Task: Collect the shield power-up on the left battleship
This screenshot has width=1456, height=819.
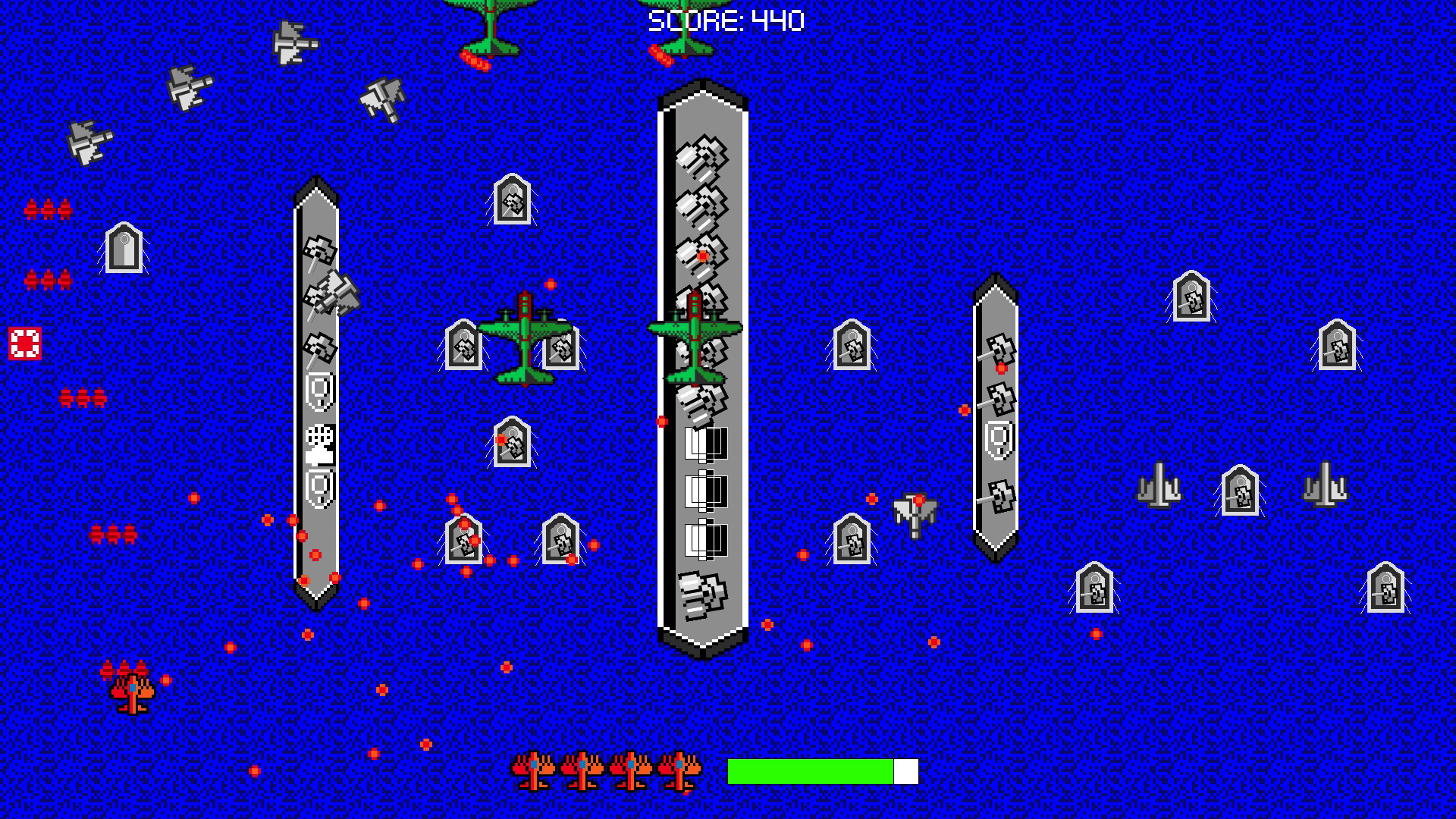Action: pos(320,392)
